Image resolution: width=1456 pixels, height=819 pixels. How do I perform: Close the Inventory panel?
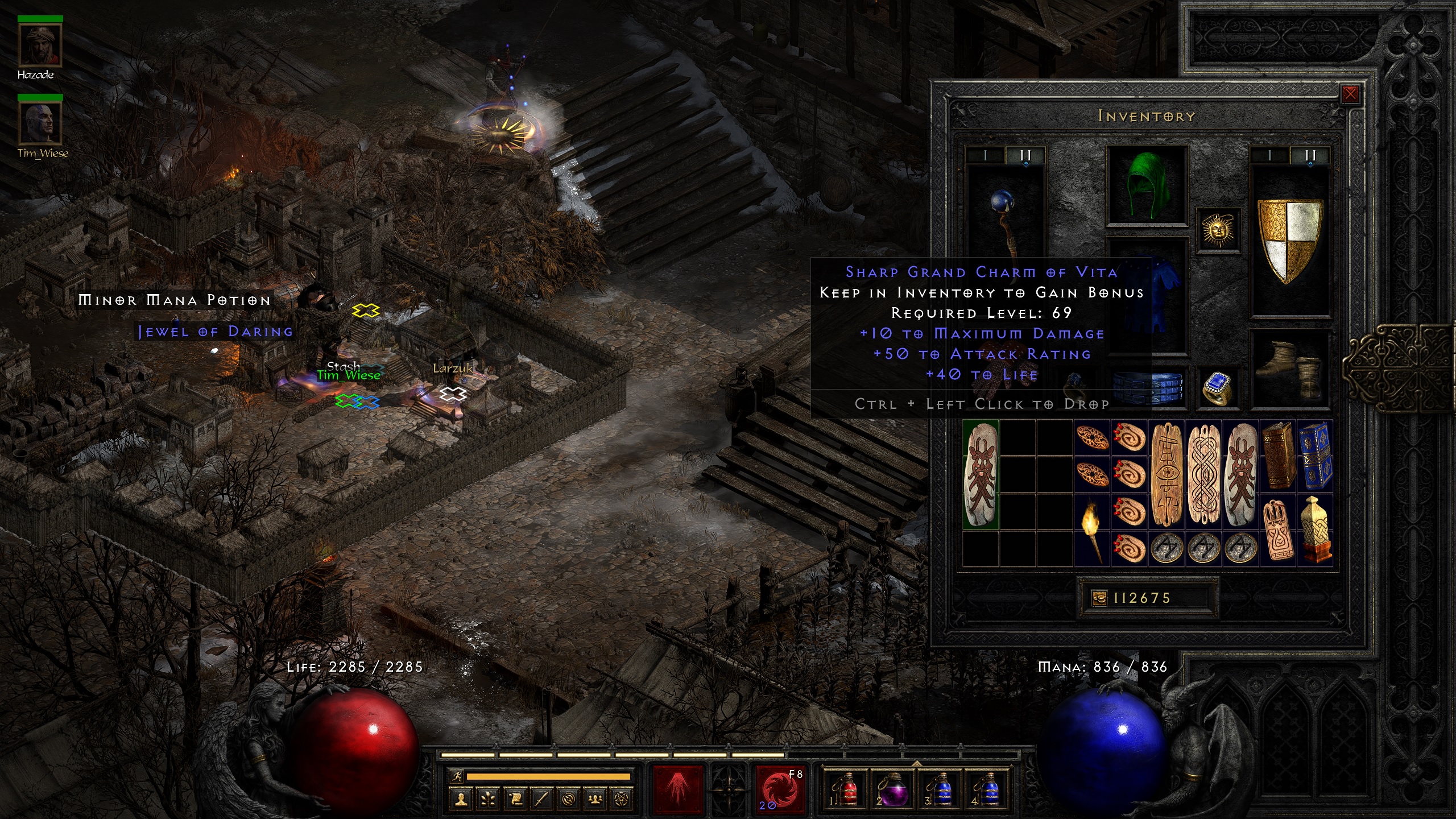(x=1350, y=94)
